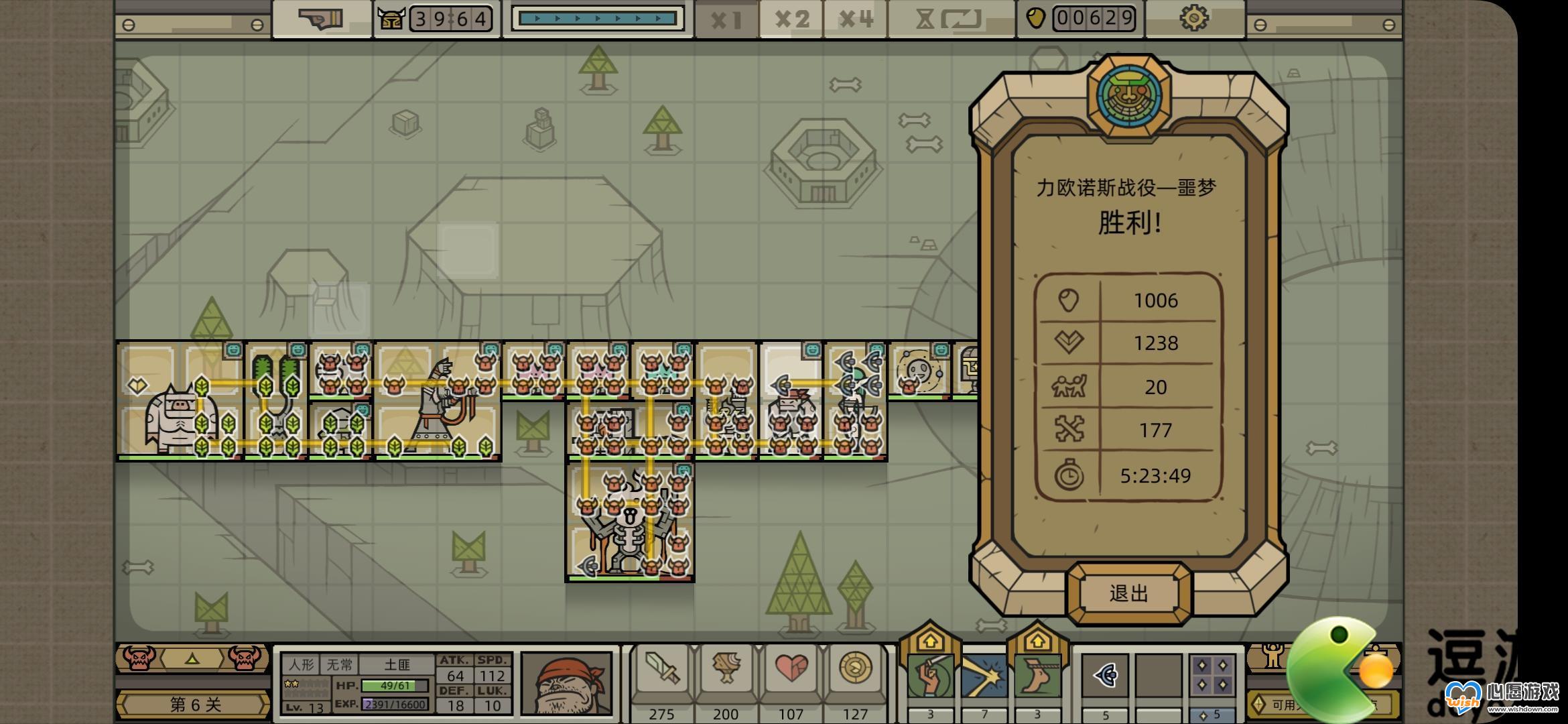The image size is (1568, 724).
Task: Click the pointing hand button
Action: pyautogui.click(x=321, y=19)
